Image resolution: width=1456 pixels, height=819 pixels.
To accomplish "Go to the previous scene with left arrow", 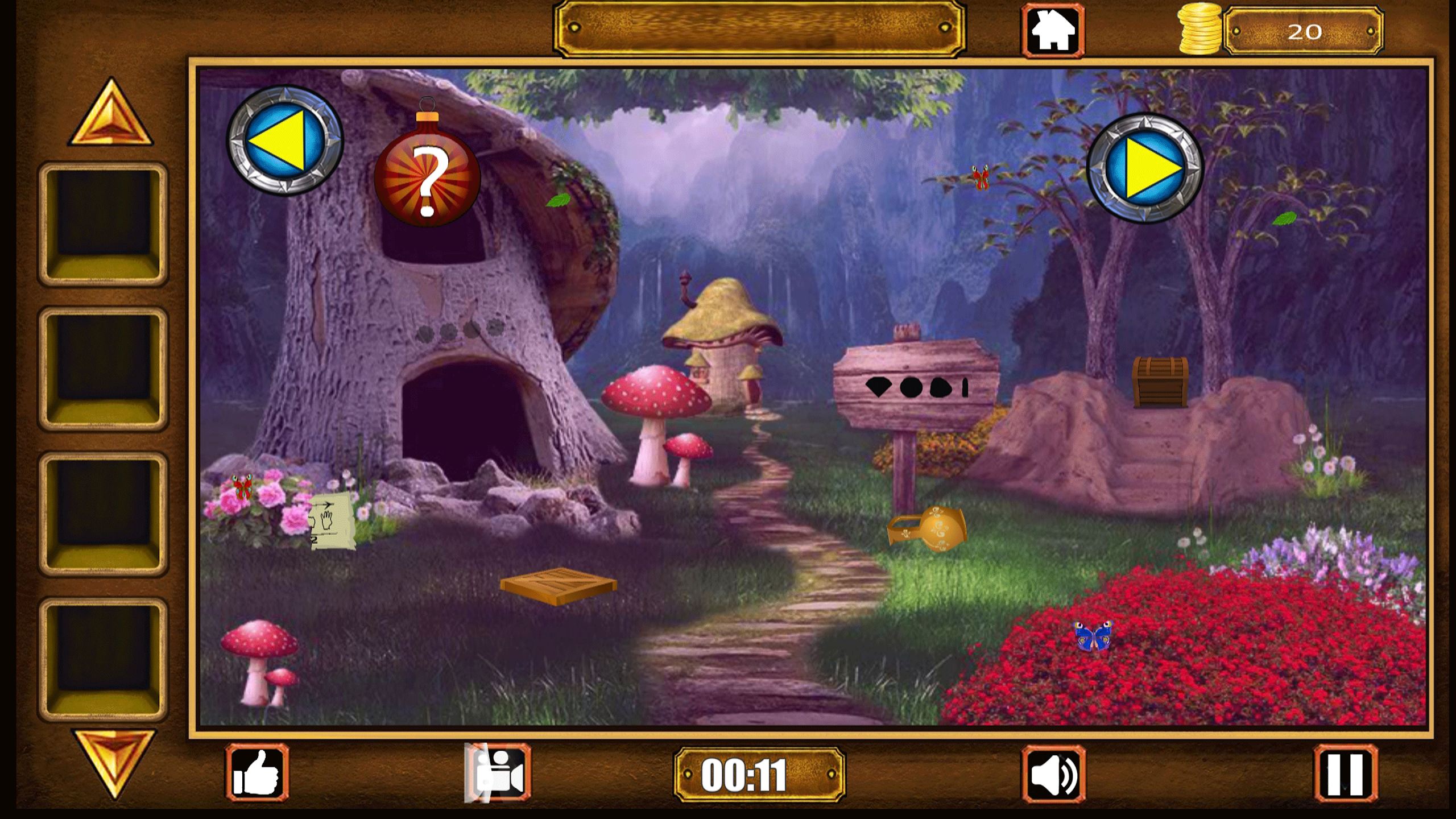I will 285,140.
